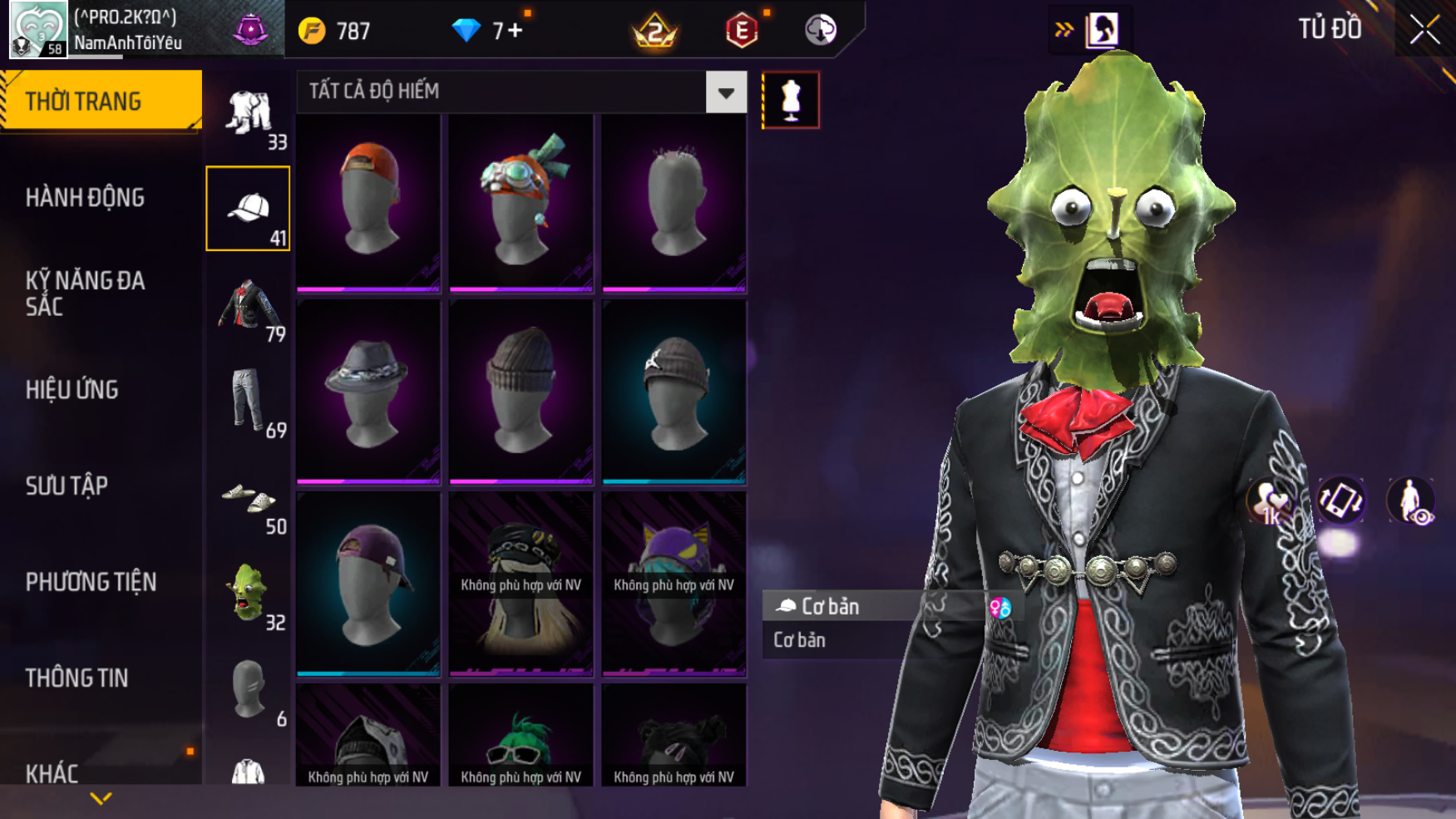Toggle the character view eye icon
1456x819 pixels.
[x=1411, y=501]
